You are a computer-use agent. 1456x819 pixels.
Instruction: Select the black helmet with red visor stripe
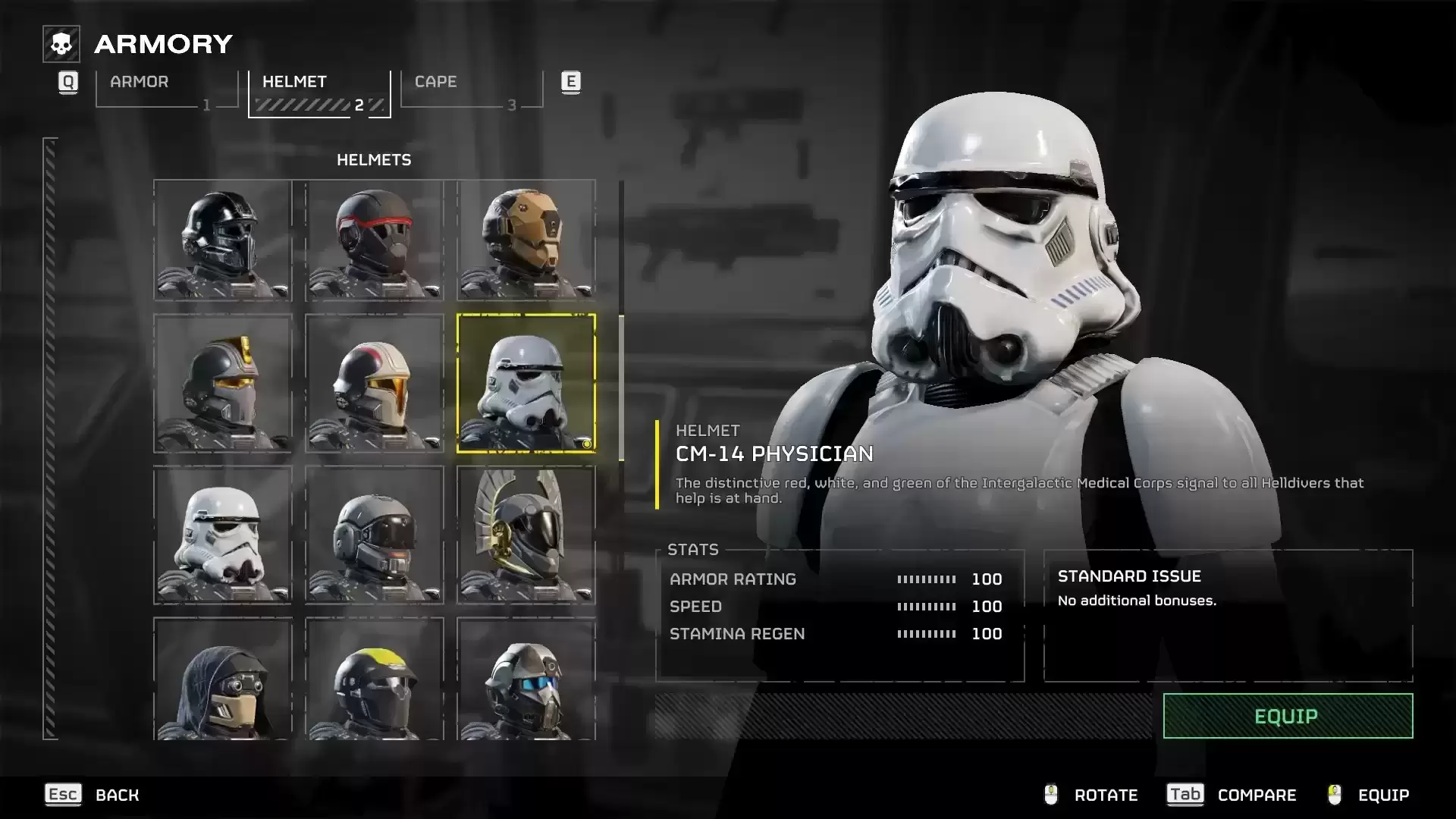tap(375, 240)
